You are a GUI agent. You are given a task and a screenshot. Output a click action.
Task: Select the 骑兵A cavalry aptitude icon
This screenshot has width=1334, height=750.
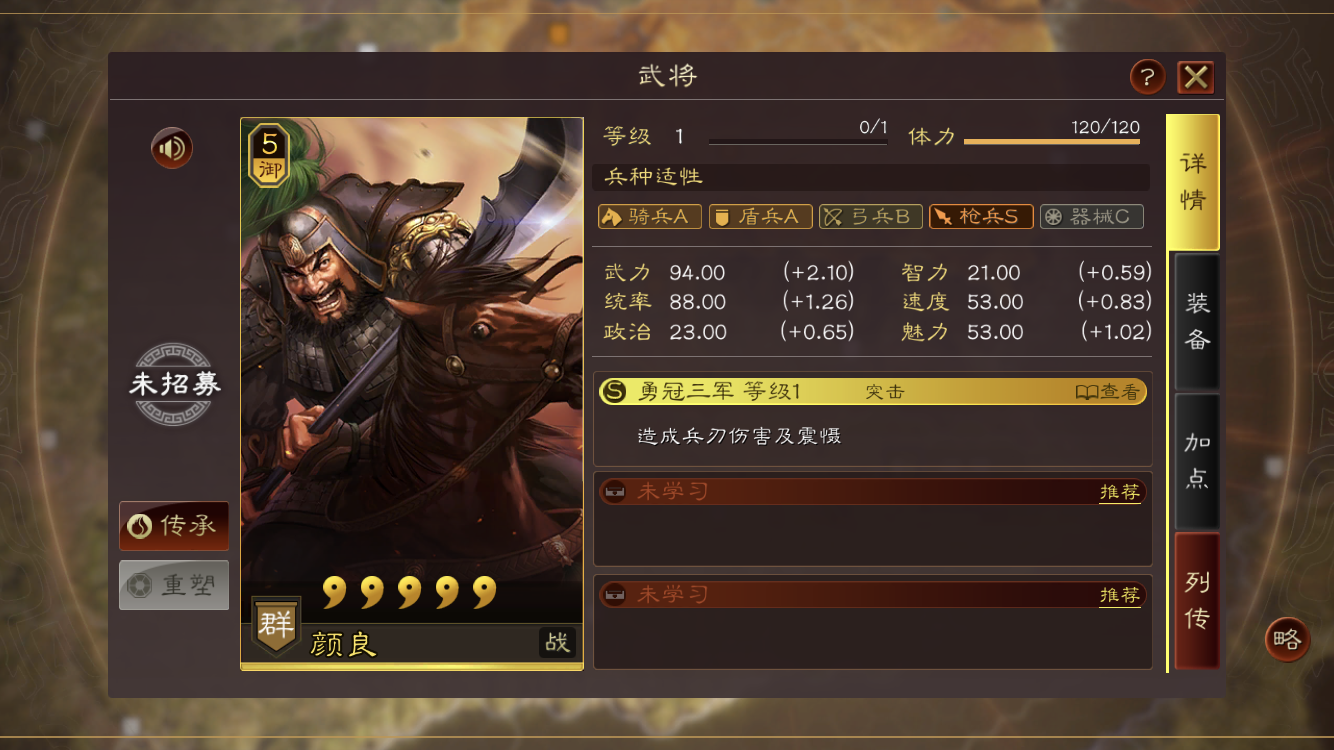pos(649,216)
